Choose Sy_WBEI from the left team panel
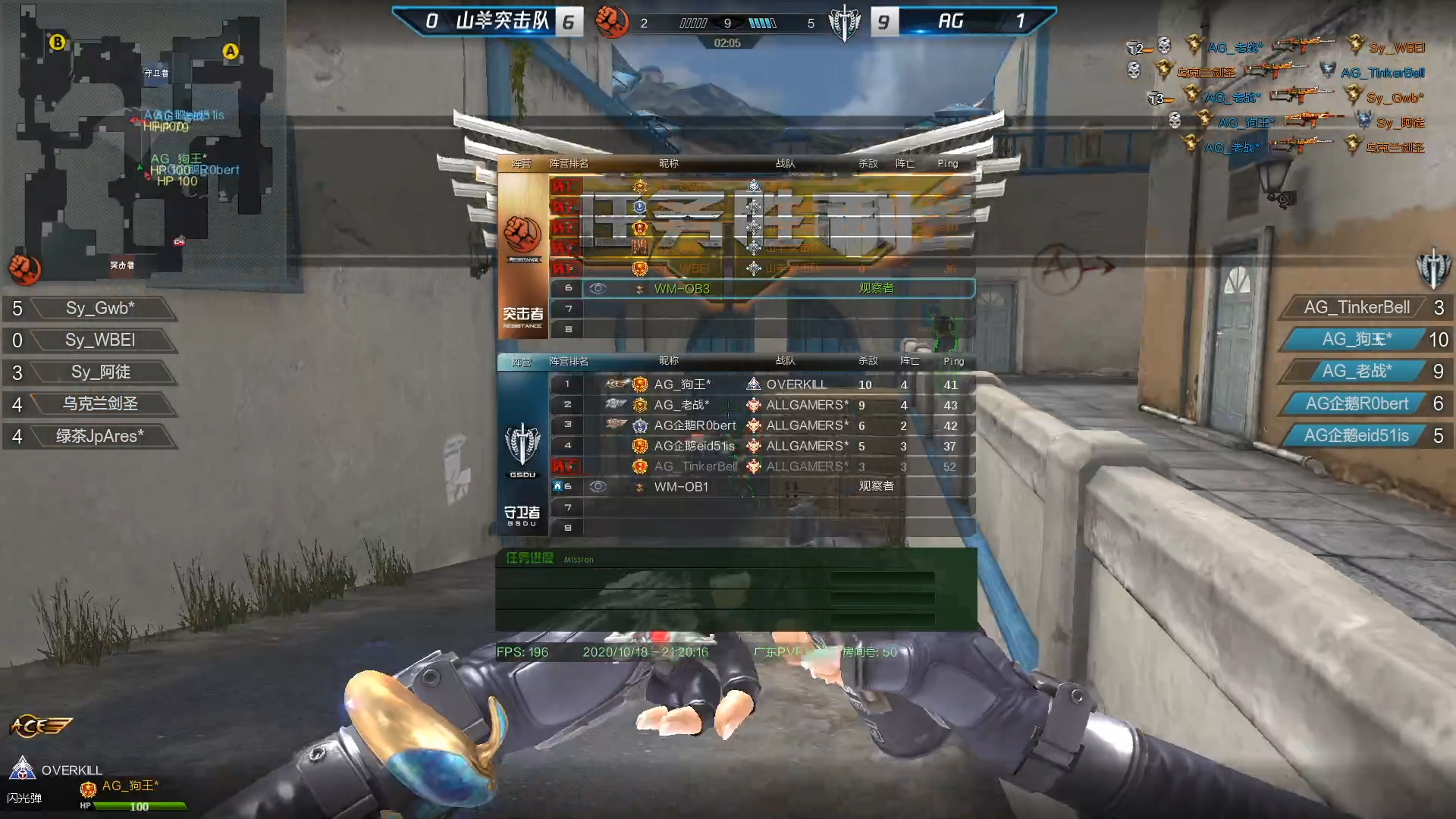This screenshot has height=819, width=1456. [99, 340]
